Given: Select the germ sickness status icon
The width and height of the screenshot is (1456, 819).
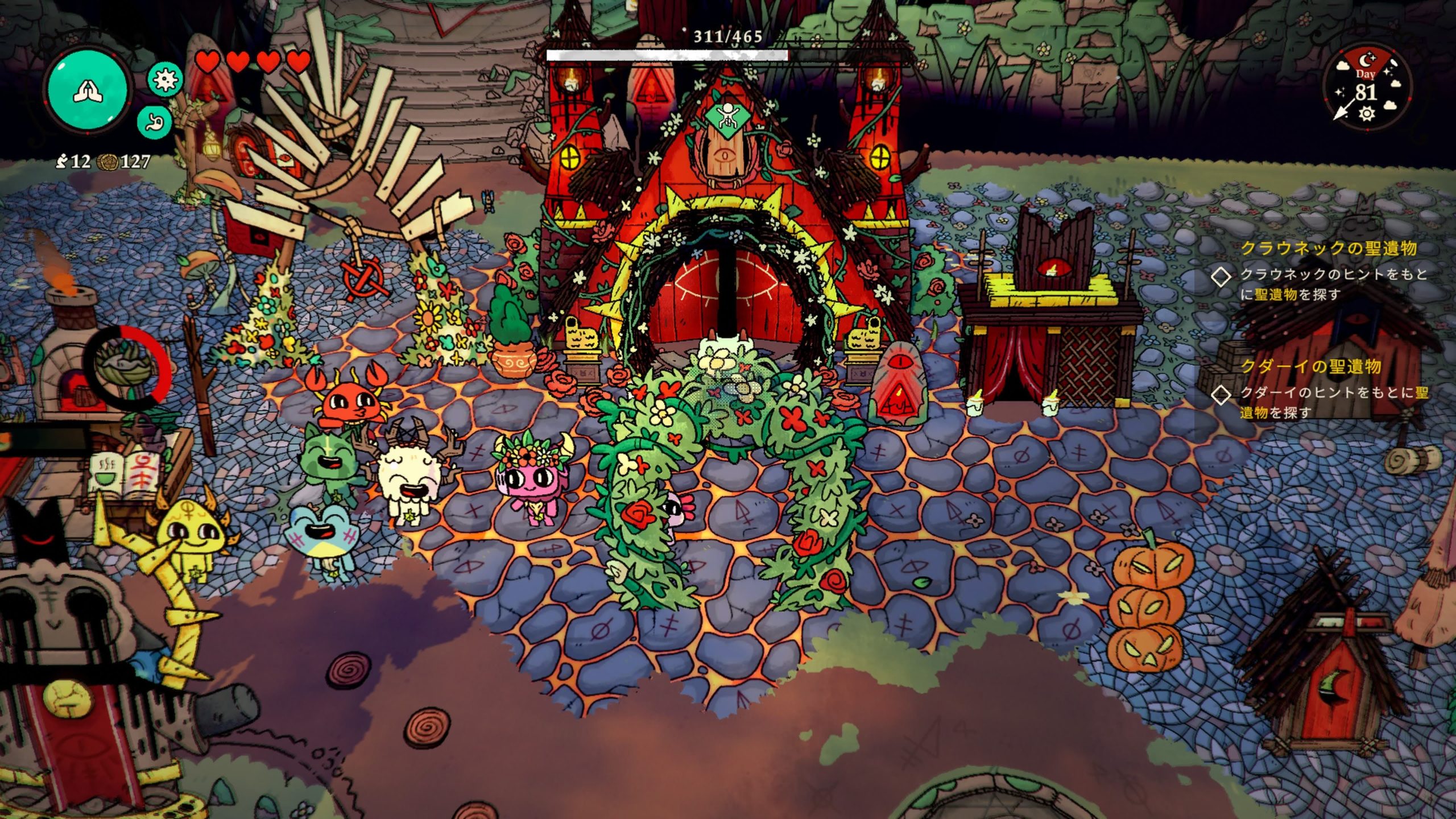Looking at the screenshot, I should (166, 79).
